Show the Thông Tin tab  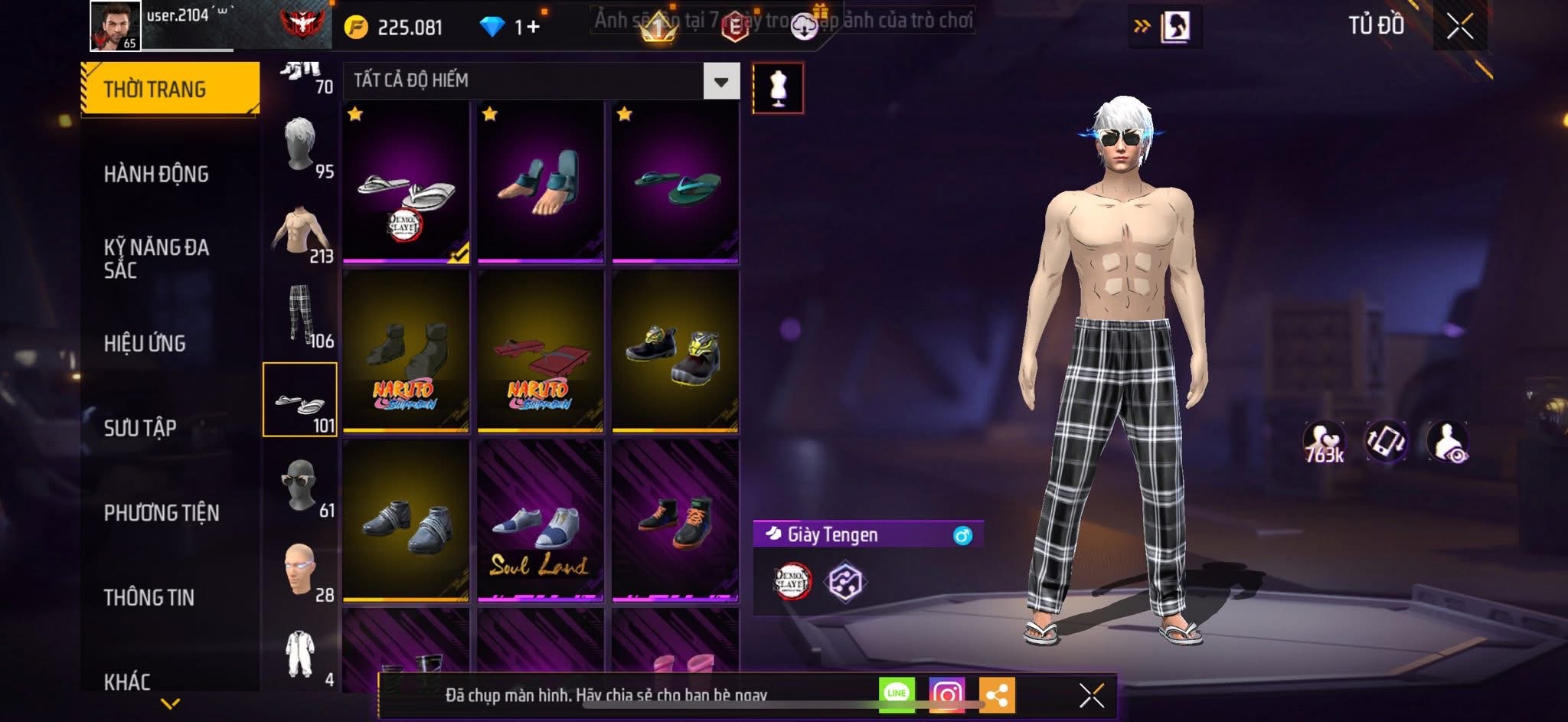(x=149, y=597)
